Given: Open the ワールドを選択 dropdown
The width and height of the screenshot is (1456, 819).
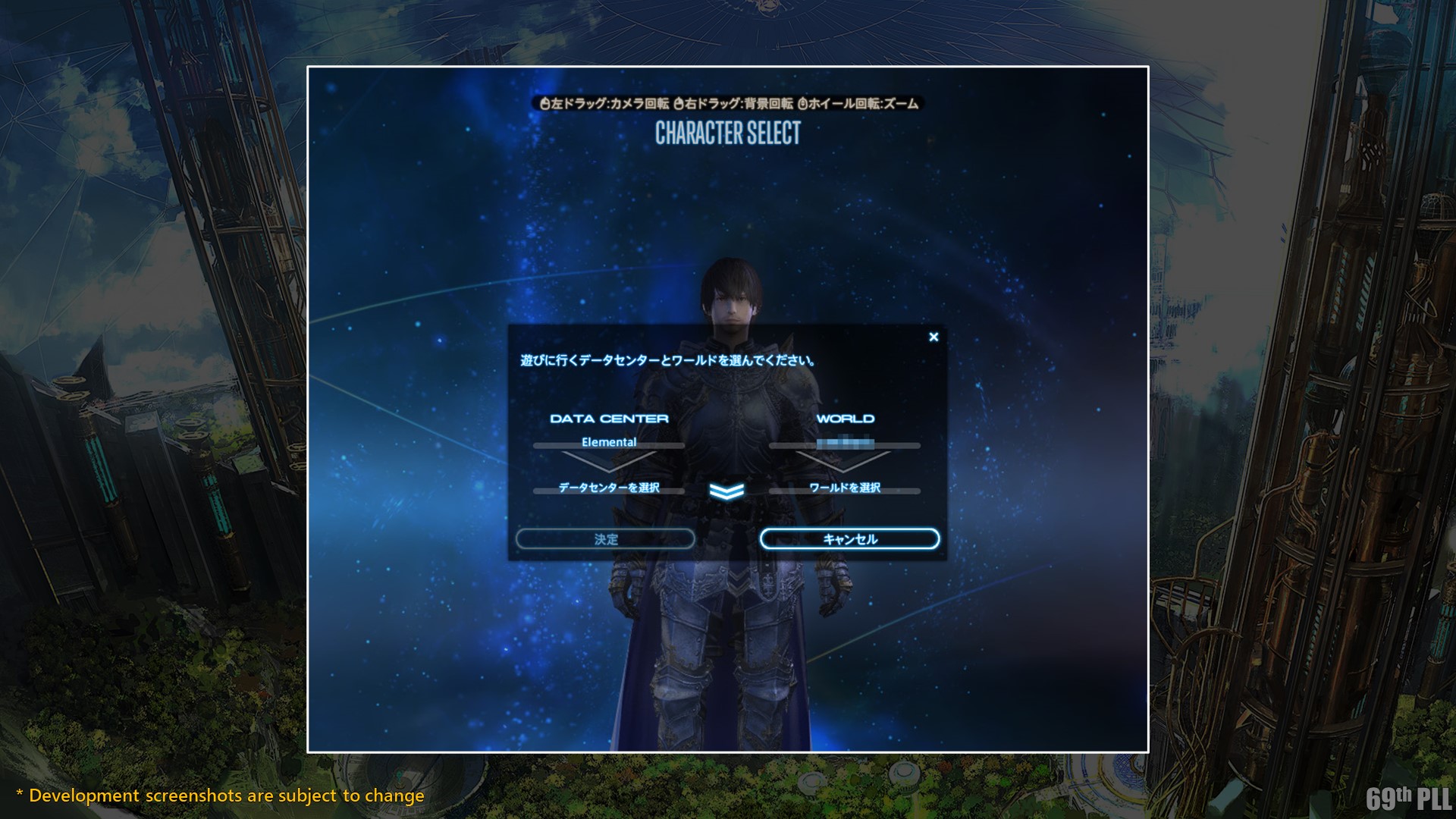Looking at the screenshot, I should click(845, 488).
